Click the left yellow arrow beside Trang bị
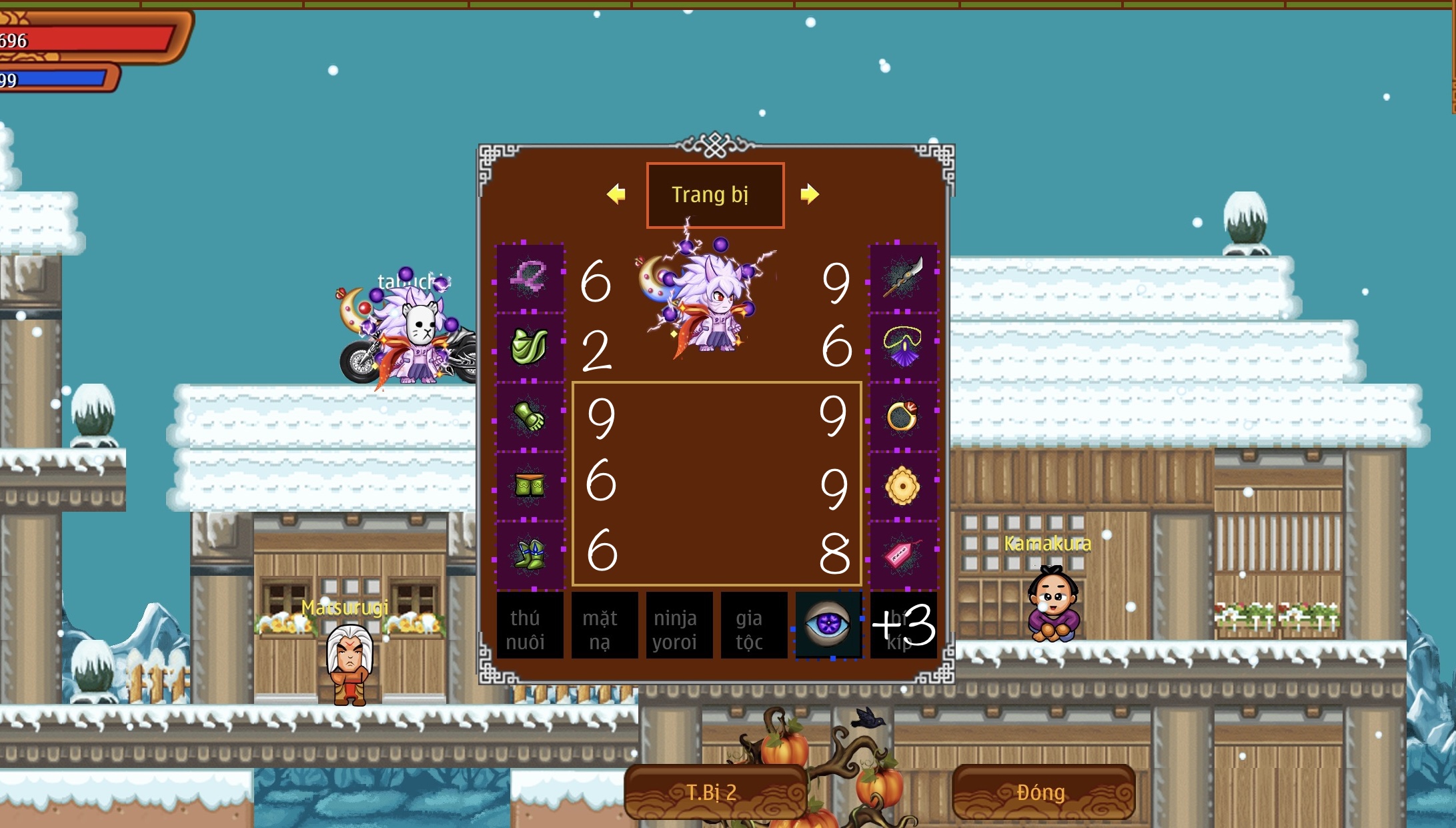Viewport: 1456px width, 828px height. tap(616, 194)
